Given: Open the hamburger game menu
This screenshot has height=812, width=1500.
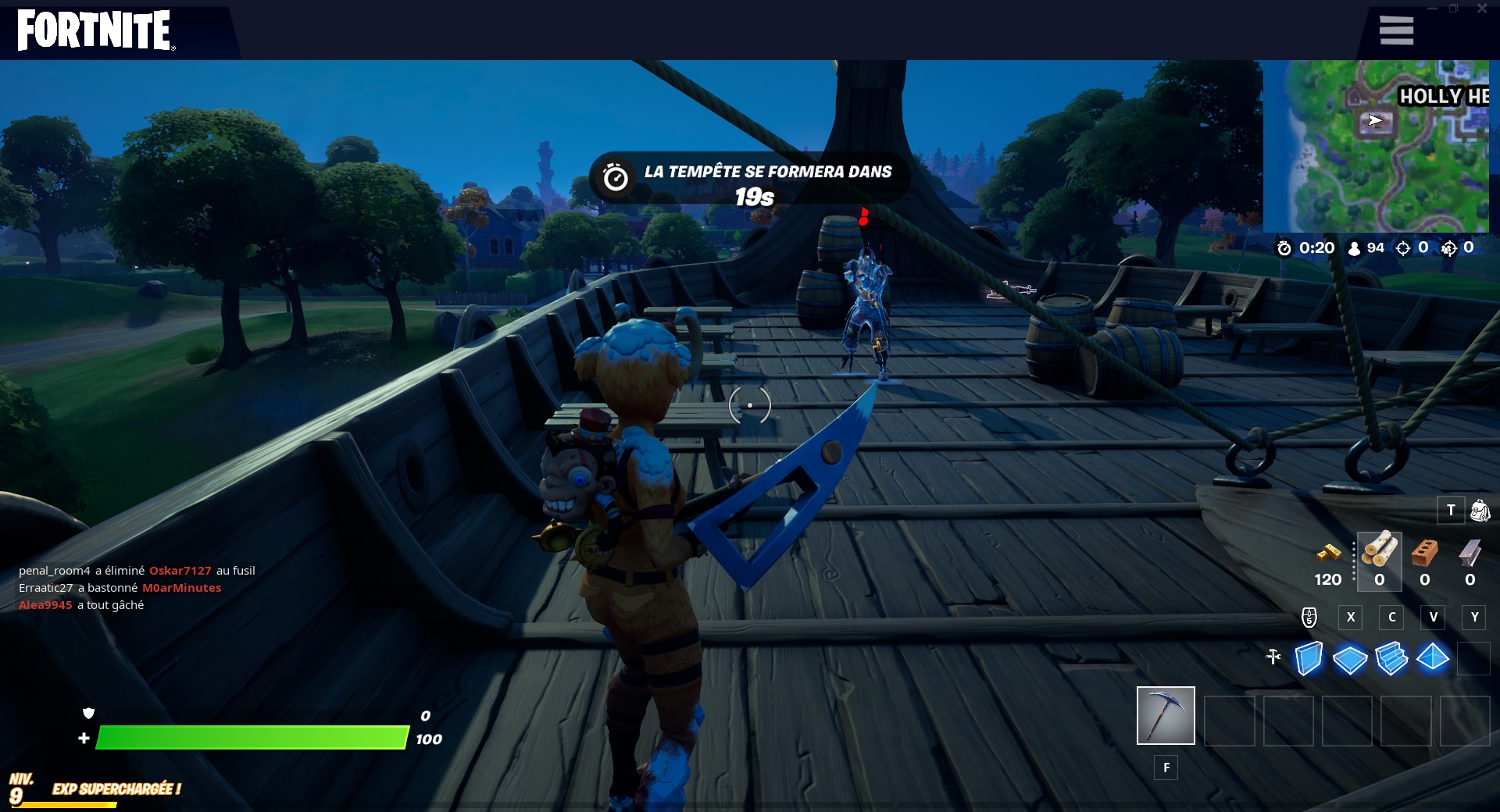Looking at the screenshot, I should coord(1396,30).
